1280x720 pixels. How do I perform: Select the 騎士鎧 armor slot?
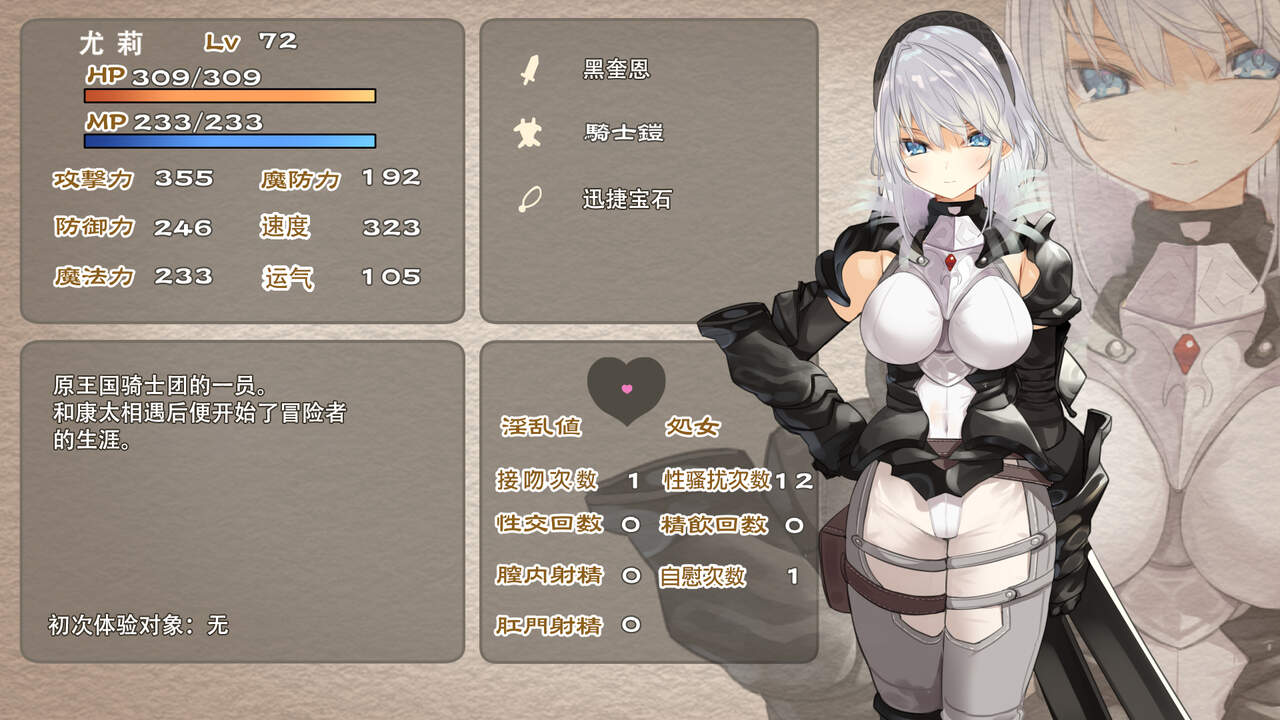[x=622, y=132]
